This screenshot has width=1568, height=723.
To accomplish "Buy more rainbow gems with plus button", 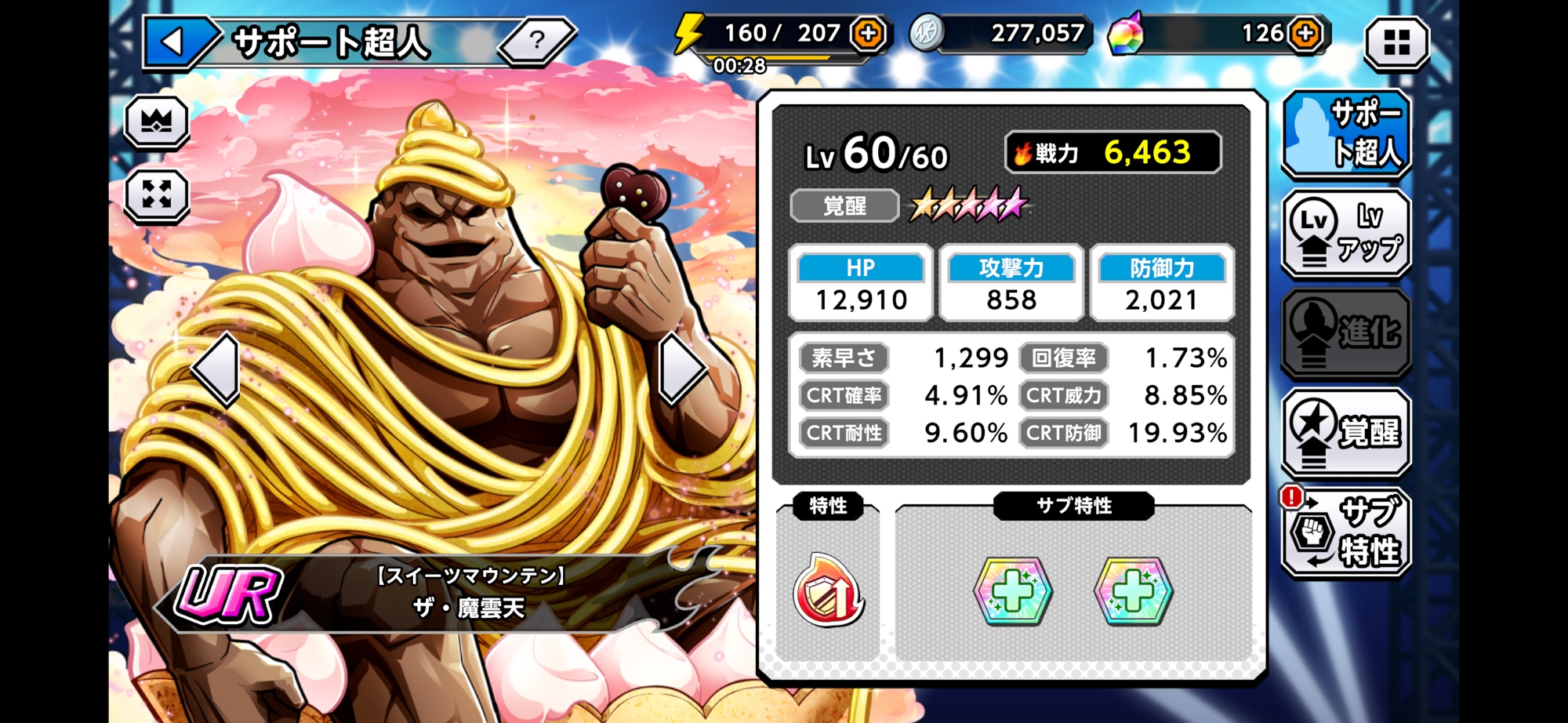I will (x=1305, y=34).
